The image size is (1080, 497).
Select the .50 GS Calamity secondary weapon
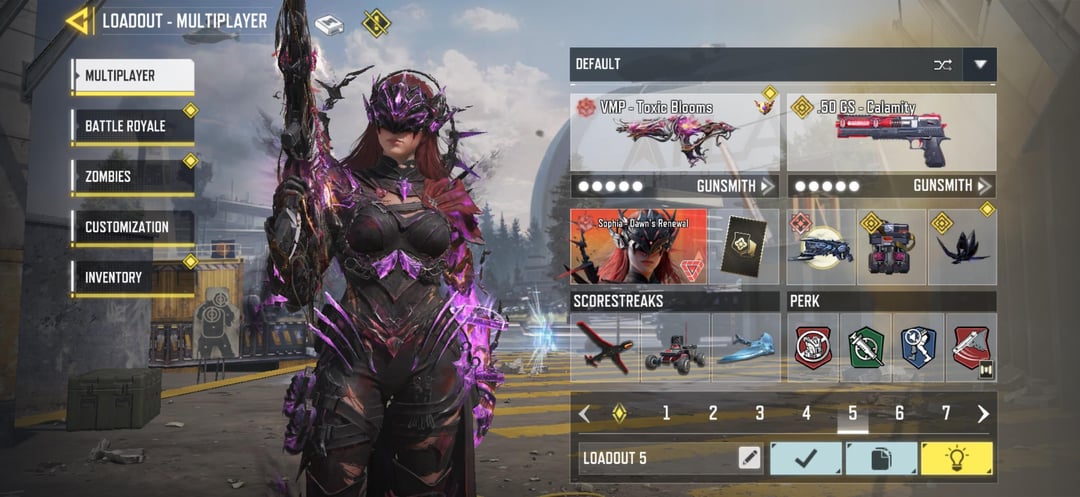click(891, 132)
